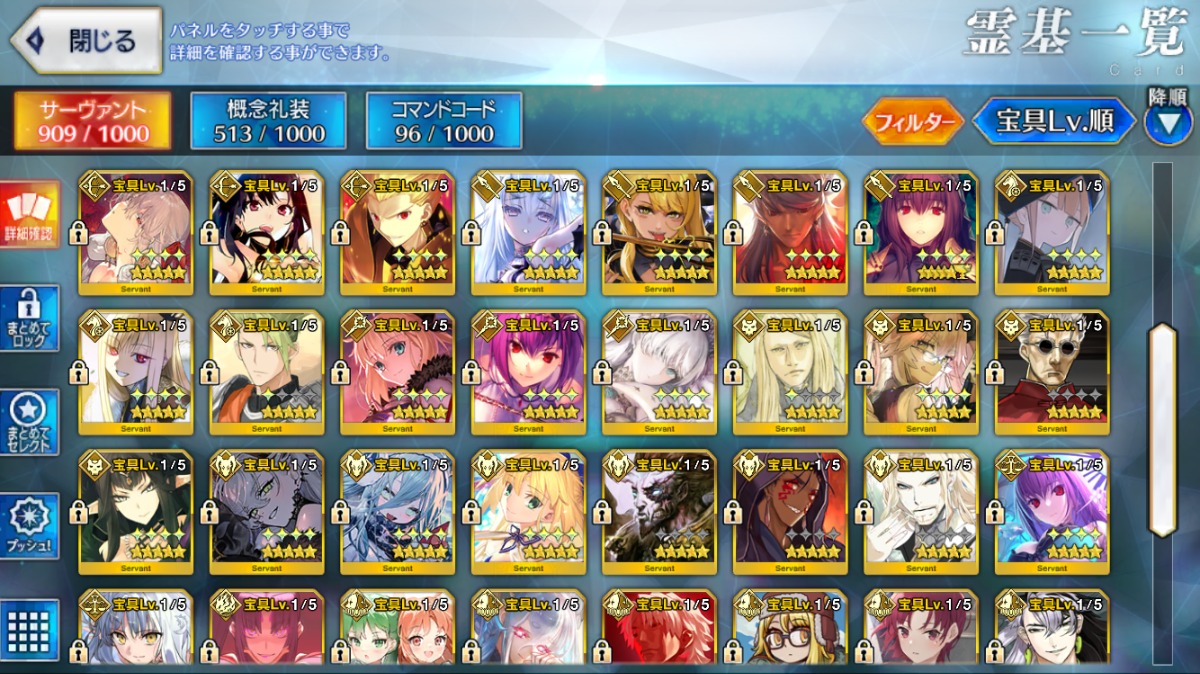The height and width of the screenshot is (674, 1200).
Task: Open the フィルター filter options
Action: pyautogui.click(x=912, y=122)
